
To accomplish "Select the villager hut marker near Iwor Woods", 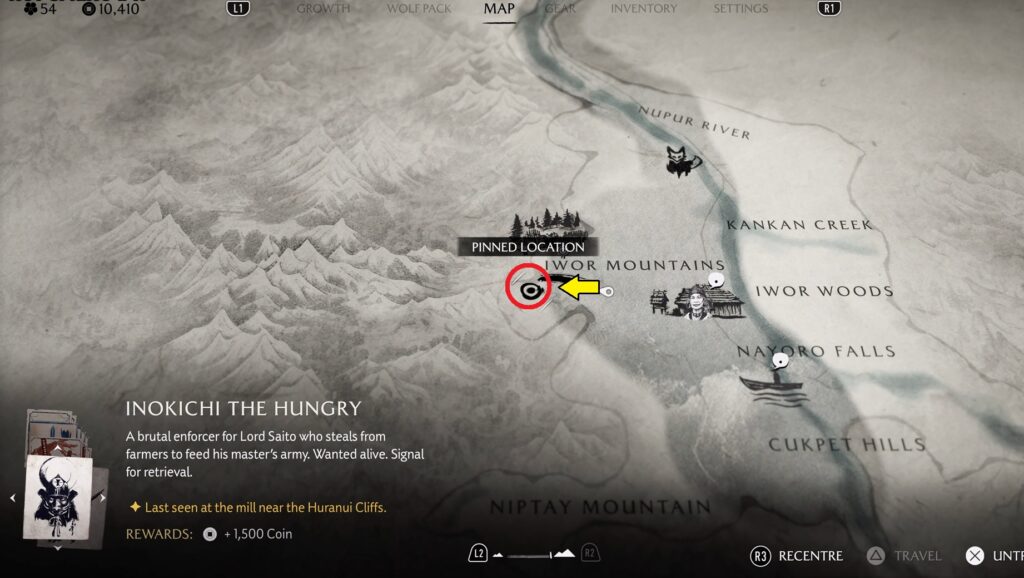I will point(698,299).
